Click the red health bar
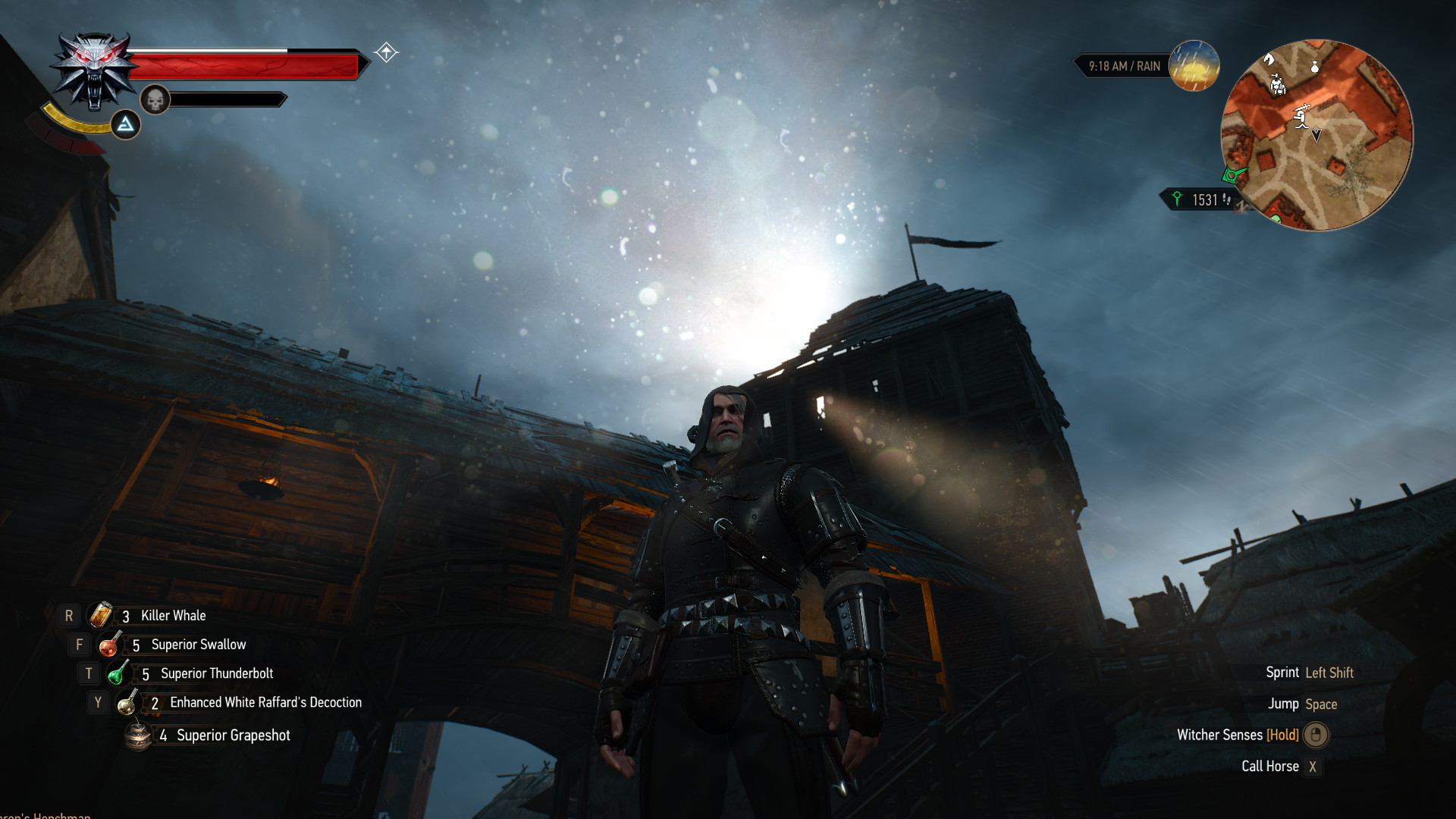The width and height of the screenshot is (1456, 819). tap(243, 65)
